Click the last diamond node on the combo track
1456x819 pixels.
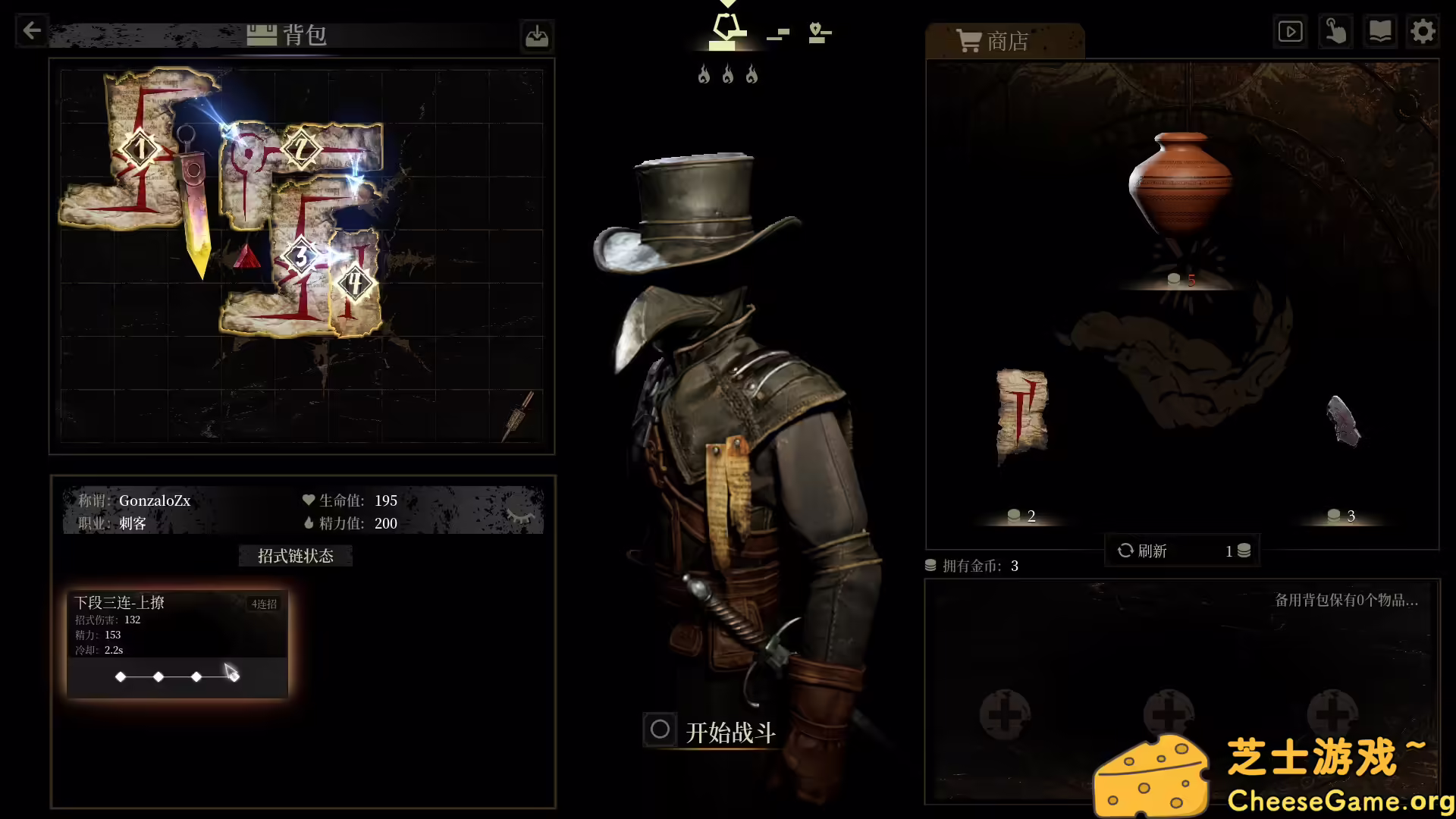click(x=234, y=676)
